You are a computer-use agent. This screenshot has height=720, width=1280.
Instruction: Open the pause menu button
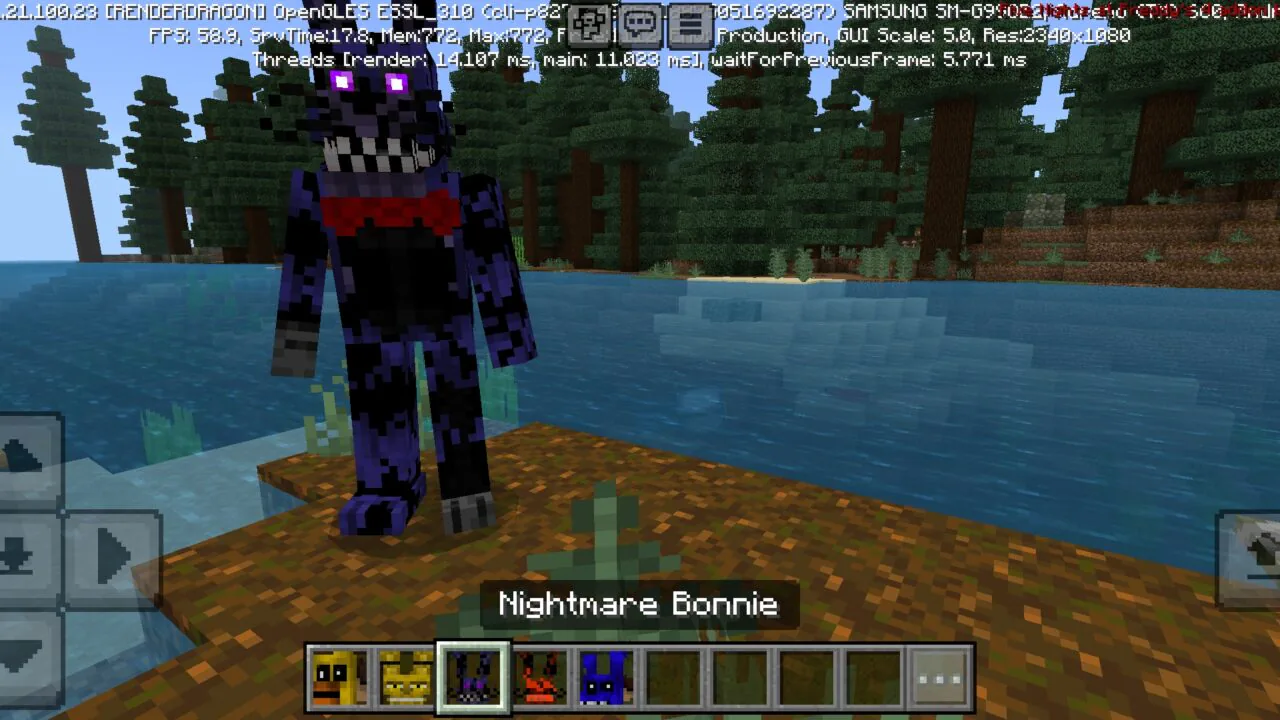tap(689, 25)
